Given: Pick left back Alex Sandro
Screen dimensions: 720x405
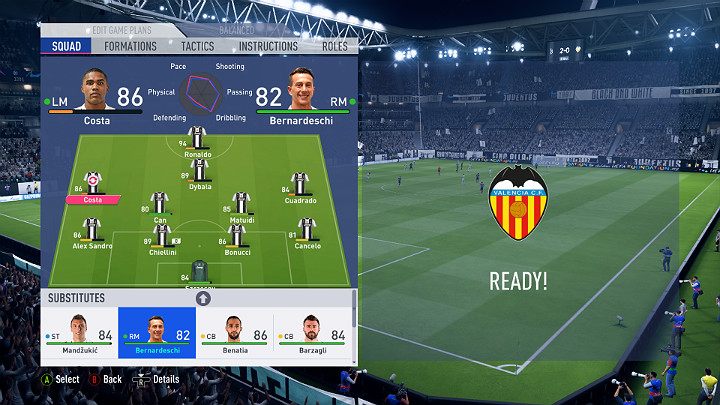Looking at the screenshot, I should tap(92, 232).
